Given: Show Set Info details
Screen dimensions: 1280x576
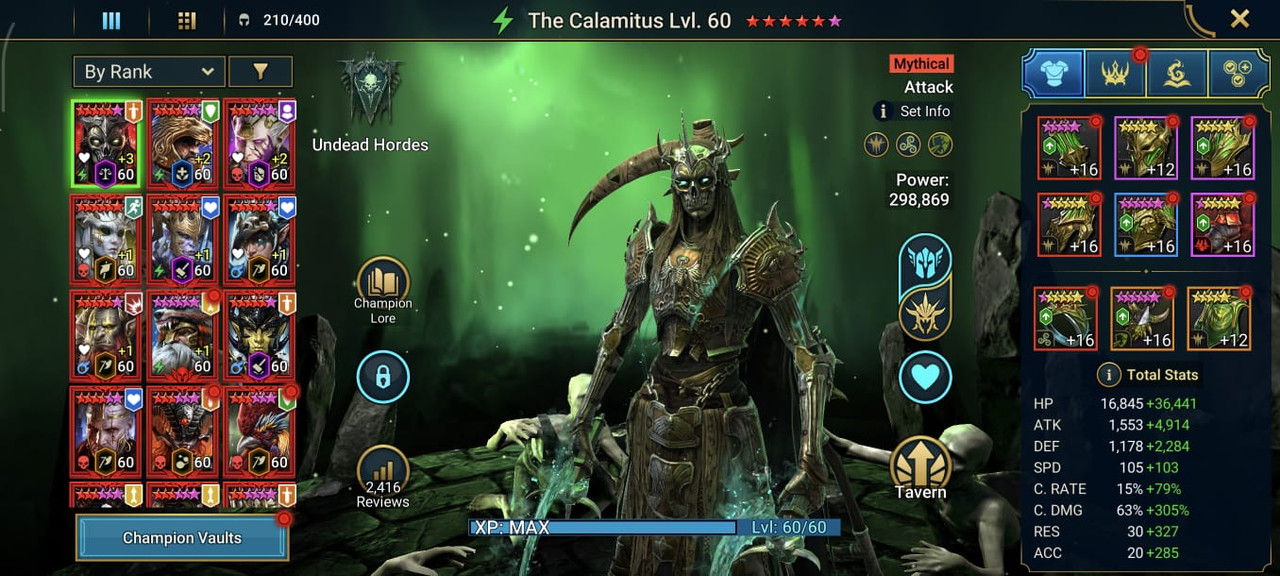Looking at the screenshot, I should (912, 111).
